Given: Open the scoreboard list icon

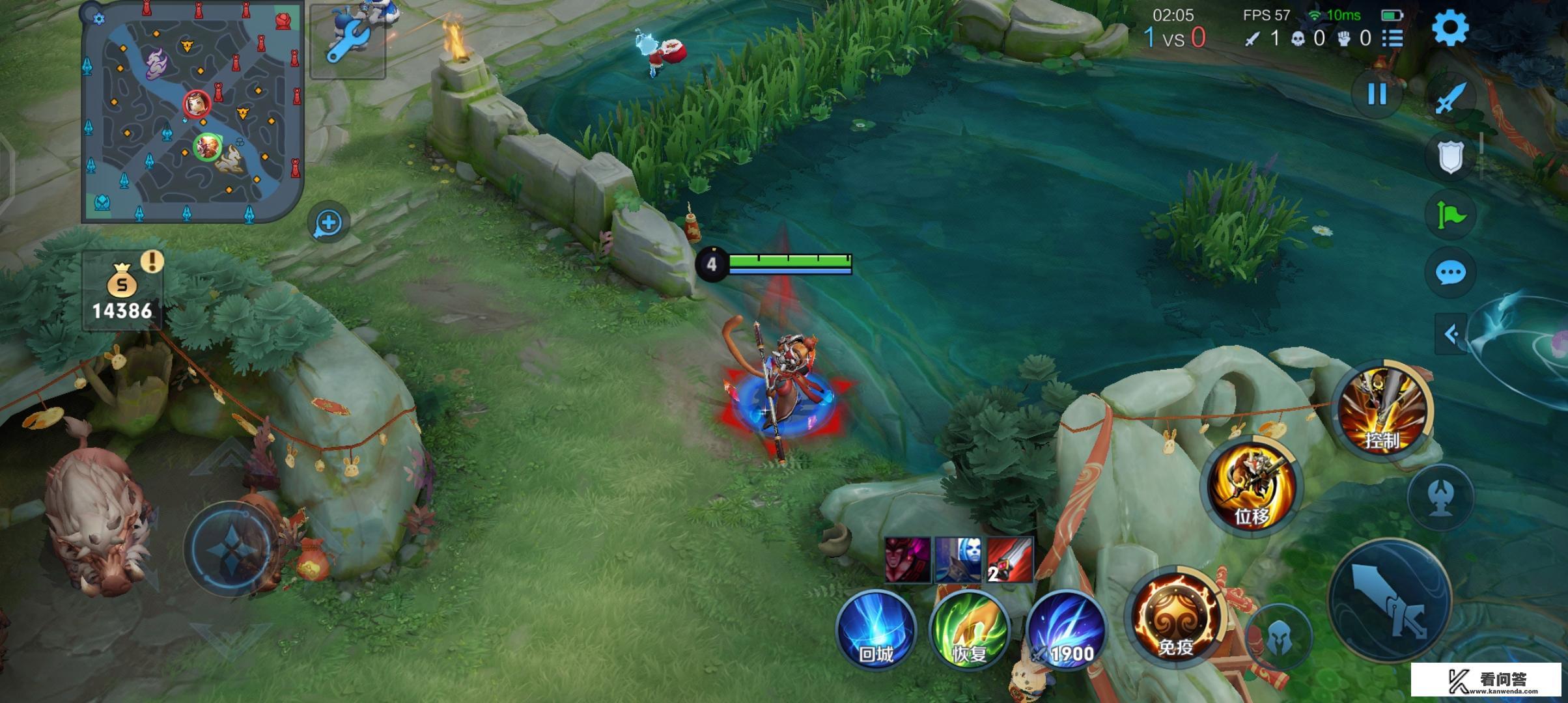Looking at the screenshot, I should point(1392,38).
